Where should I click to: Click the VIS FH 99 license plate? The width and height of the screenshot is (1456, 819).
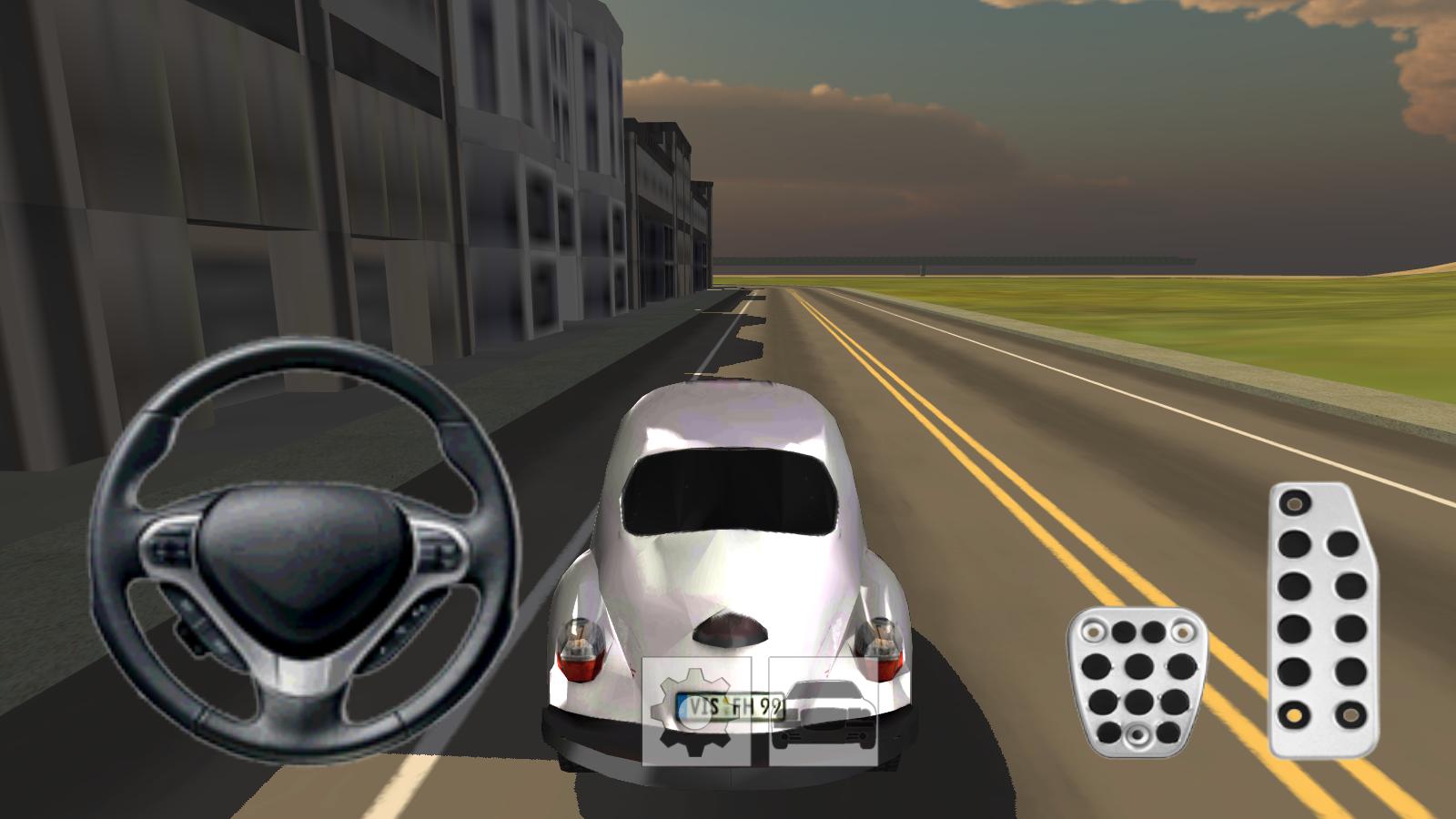[x=728, y=705]
